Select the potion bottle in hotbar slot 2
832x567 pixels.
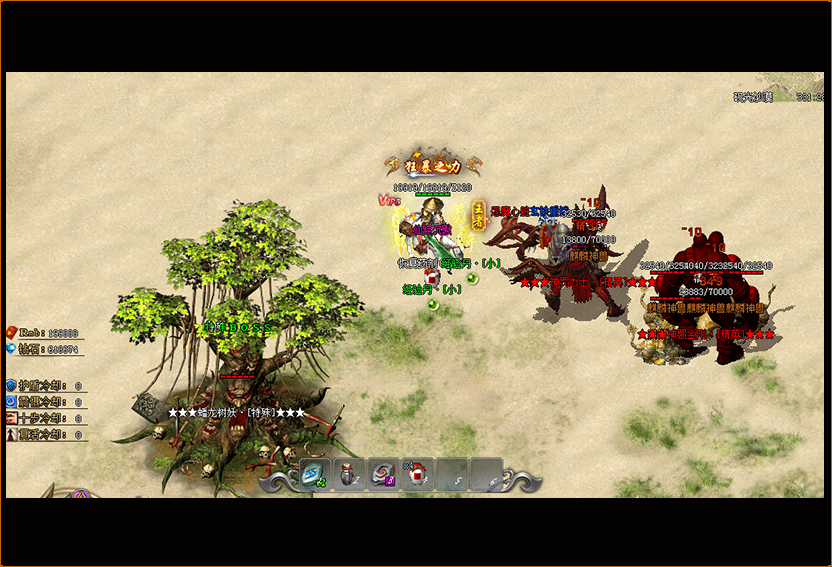tap(349, 473)
